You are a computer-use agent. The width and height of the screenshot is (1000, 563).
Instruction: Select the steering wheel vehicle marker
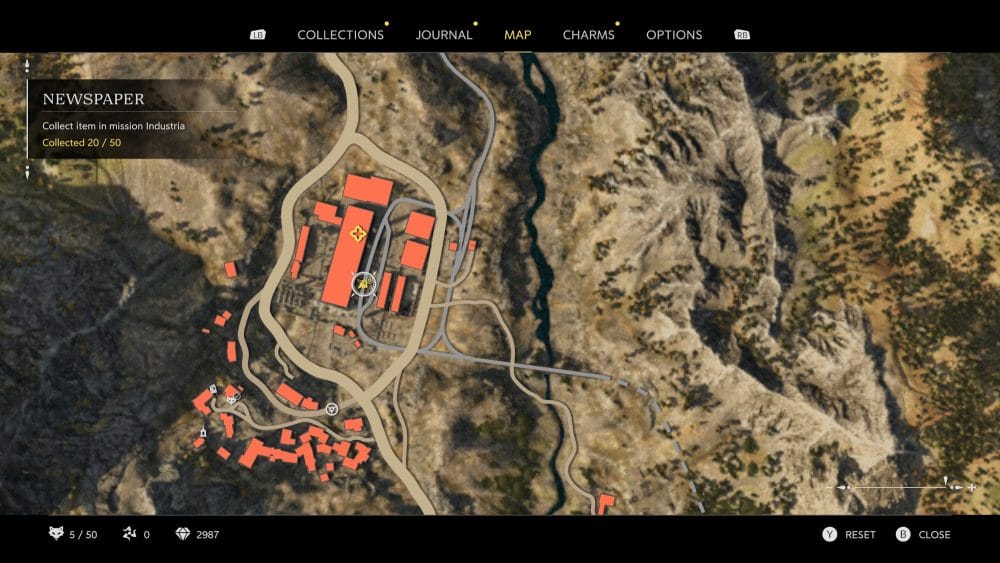coord(332,408)
